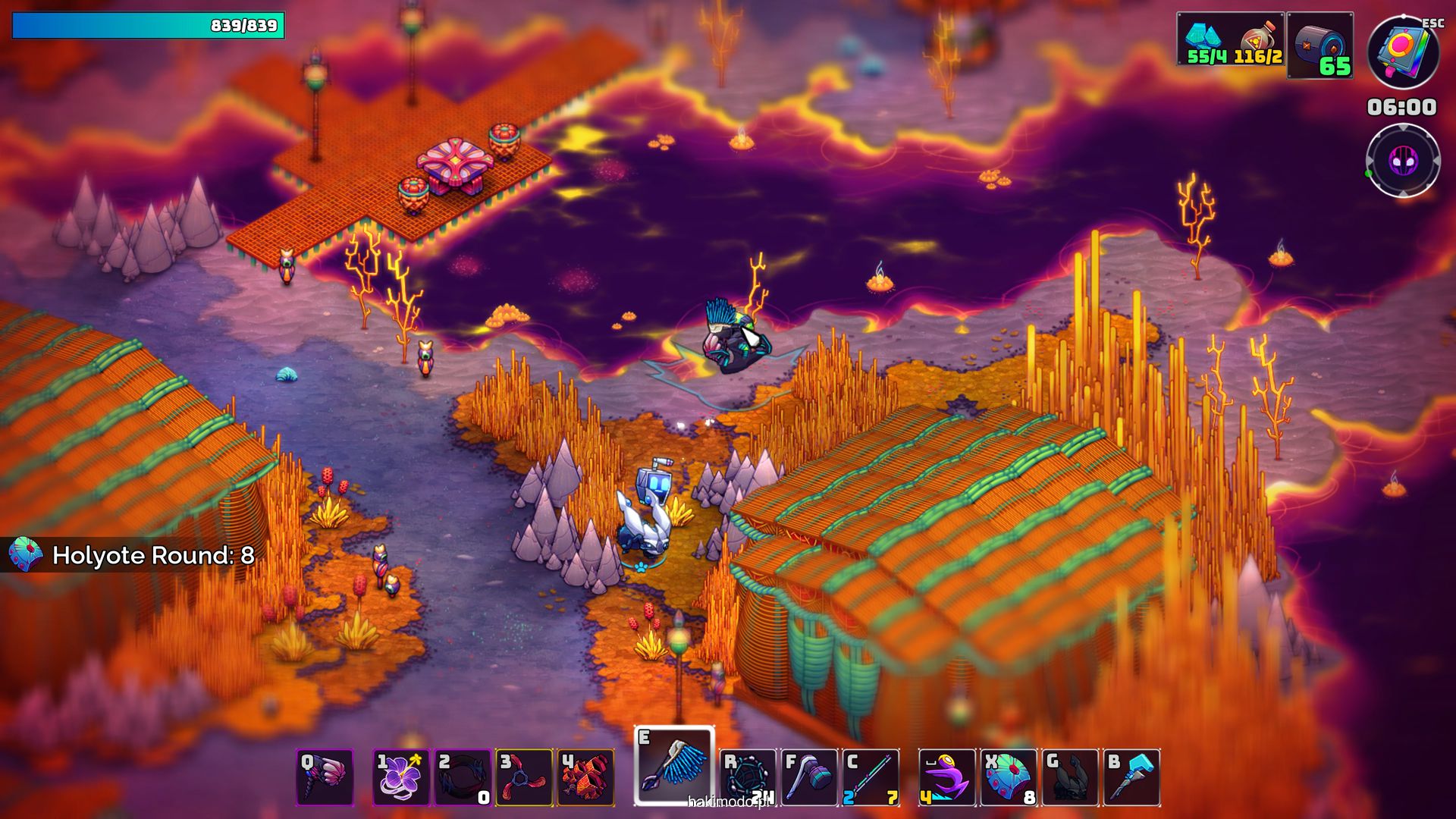Select the cyan build hammer slot marked B

click(1131, 777)
